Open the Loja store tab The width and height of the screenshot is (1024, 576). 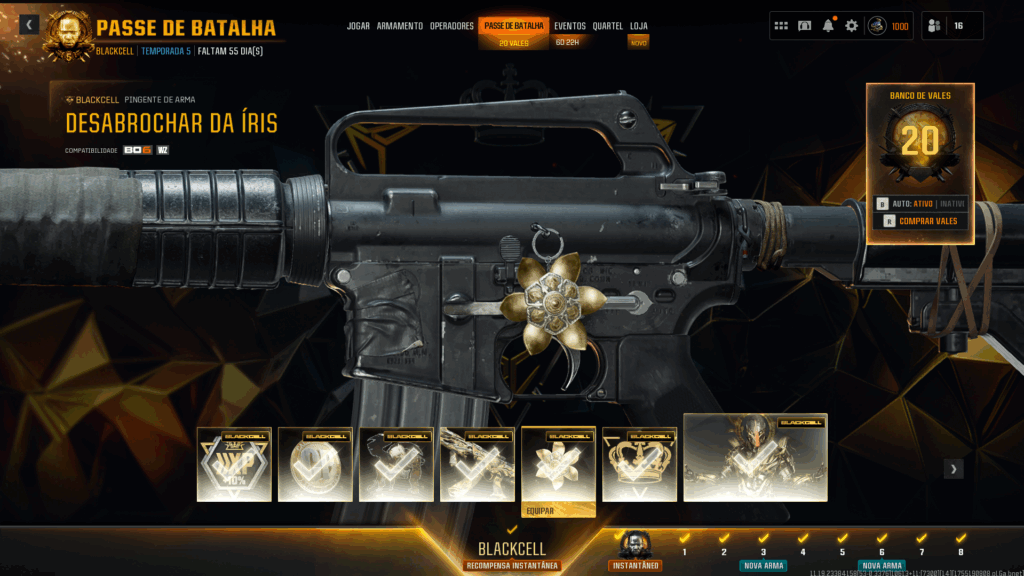pos(638,26)
